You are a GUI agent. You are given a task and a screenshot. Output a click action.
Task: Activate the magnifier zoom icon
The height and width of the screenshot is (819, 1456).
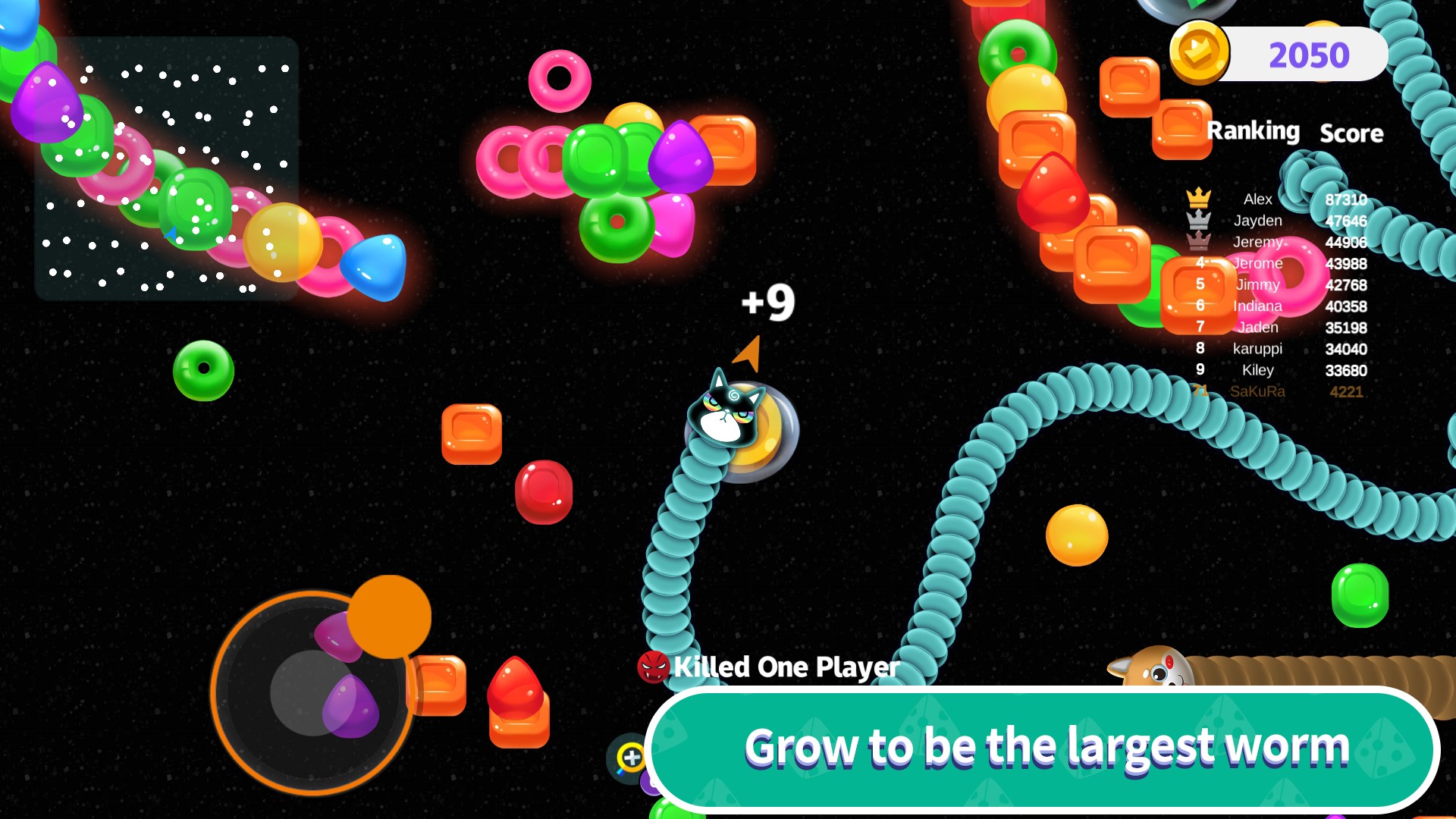pyautogui.click(x=629, y=757)
